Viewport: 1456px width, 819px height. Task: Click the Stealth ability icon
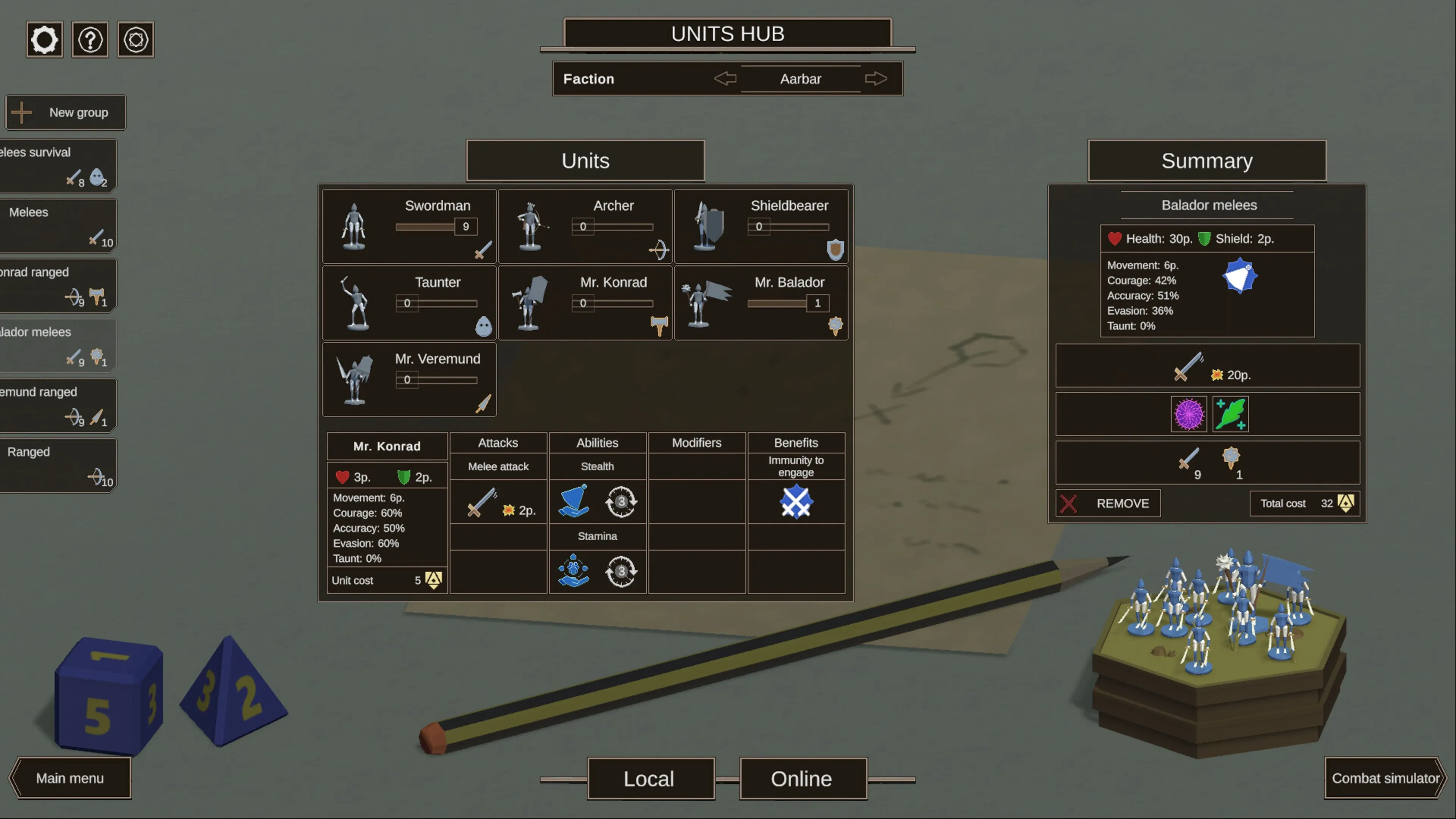click(x=573, y=501)
